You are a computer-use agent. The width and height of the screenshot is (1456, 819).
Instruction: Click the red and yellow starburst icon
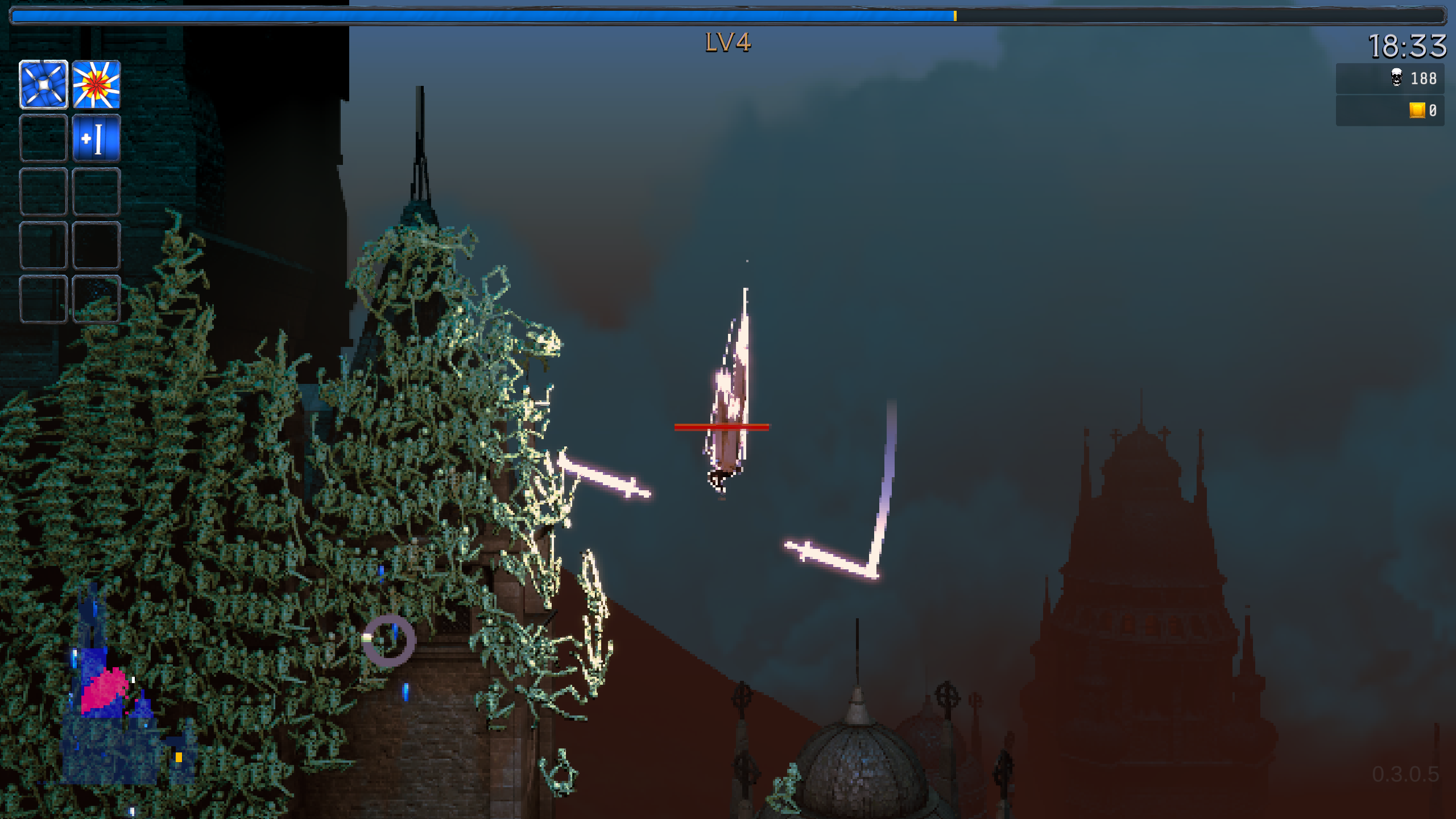coord(96,85)
